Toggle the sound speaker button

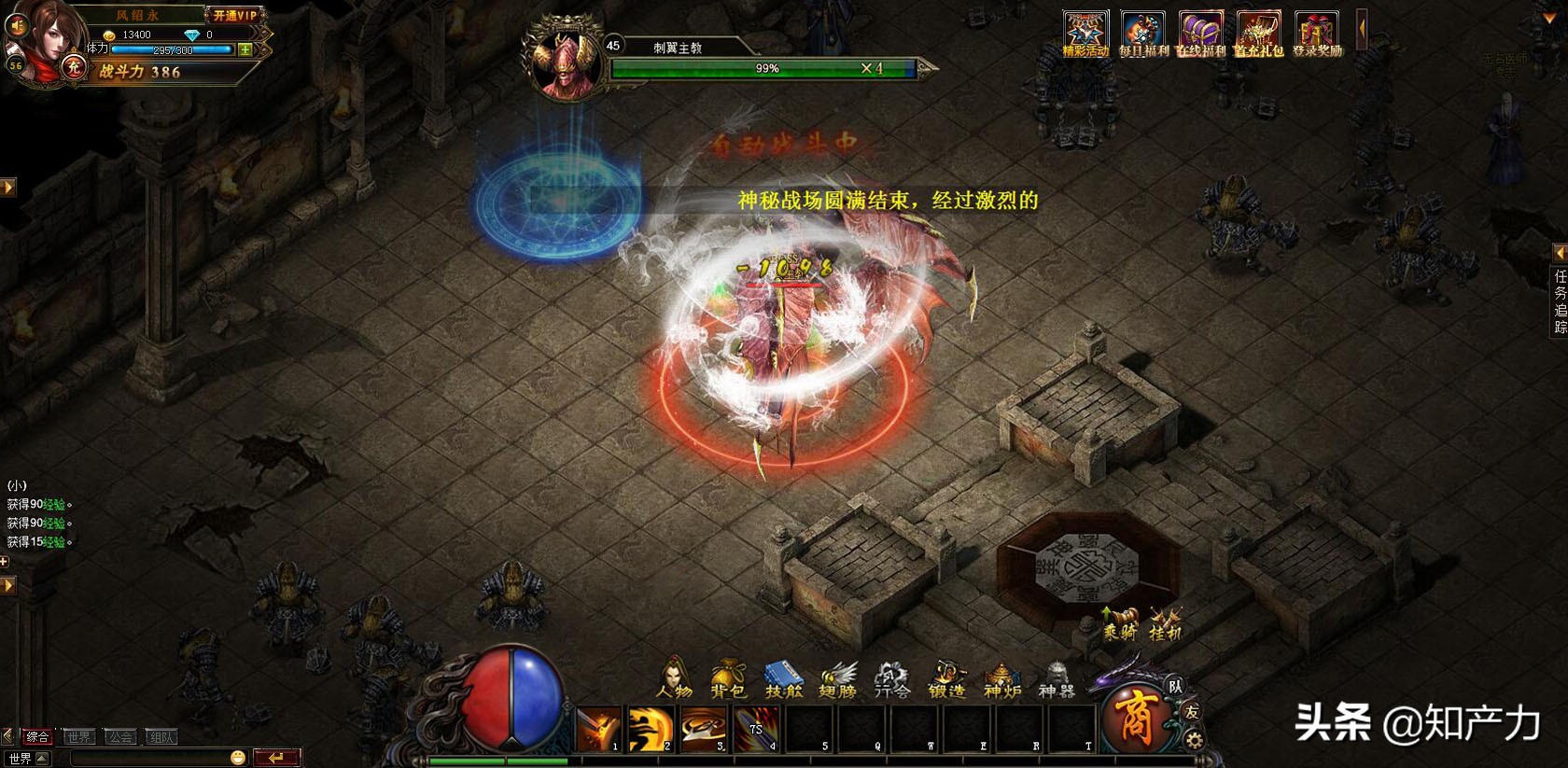16,25
